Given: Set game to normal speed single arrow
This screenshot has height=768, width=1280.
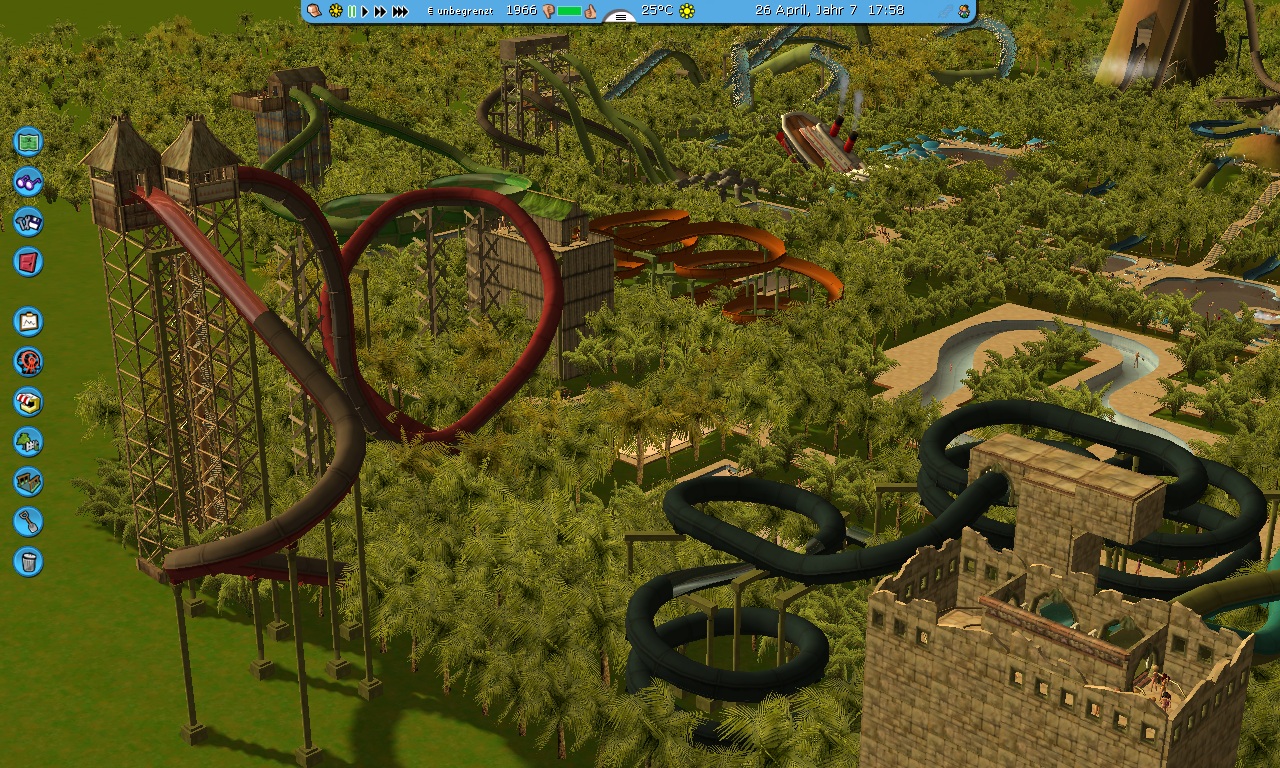Looking at the screenshot, I should [365, 11].
